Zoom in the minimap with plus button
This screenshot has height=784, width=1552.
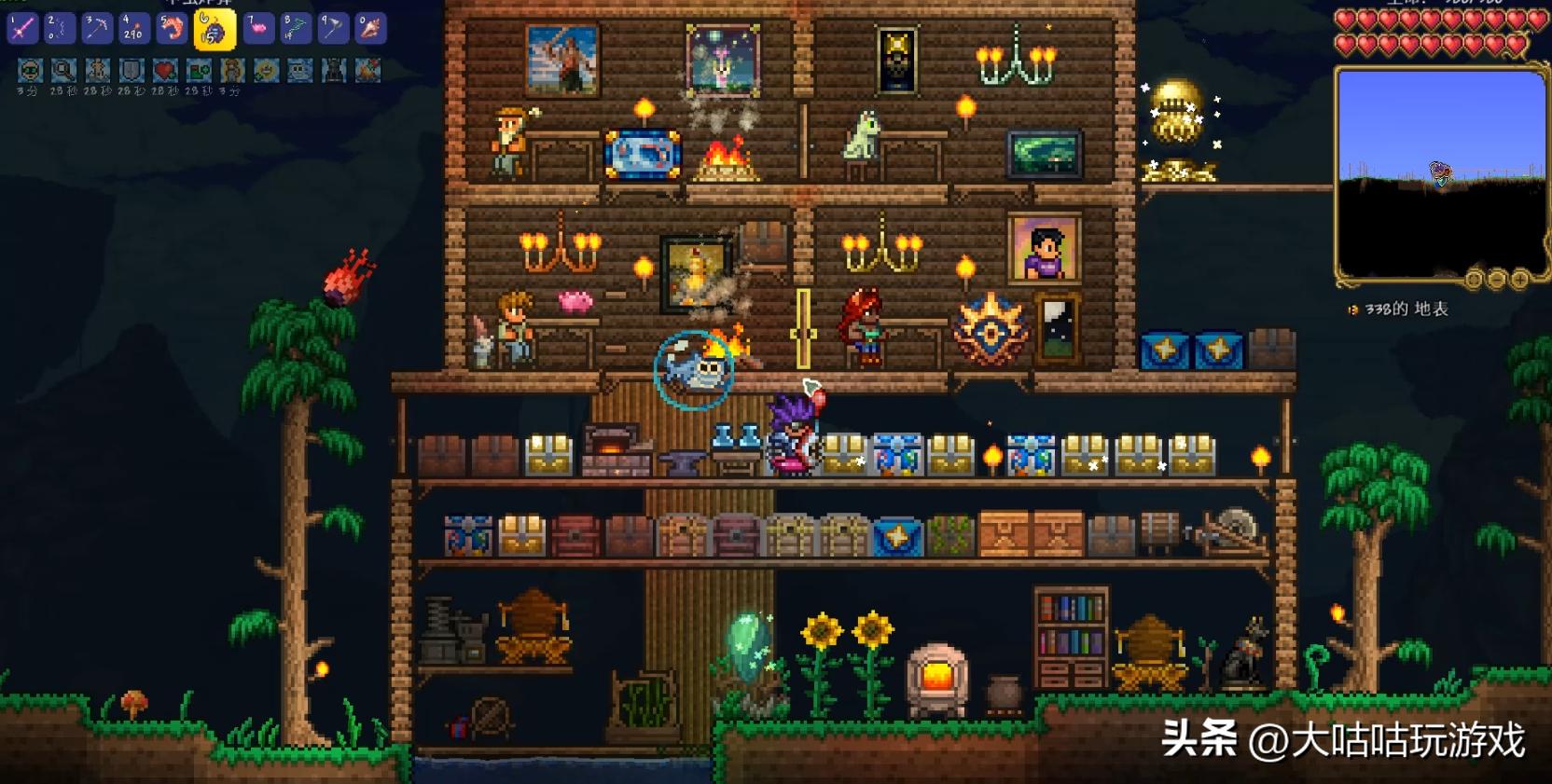point(1519,279)
